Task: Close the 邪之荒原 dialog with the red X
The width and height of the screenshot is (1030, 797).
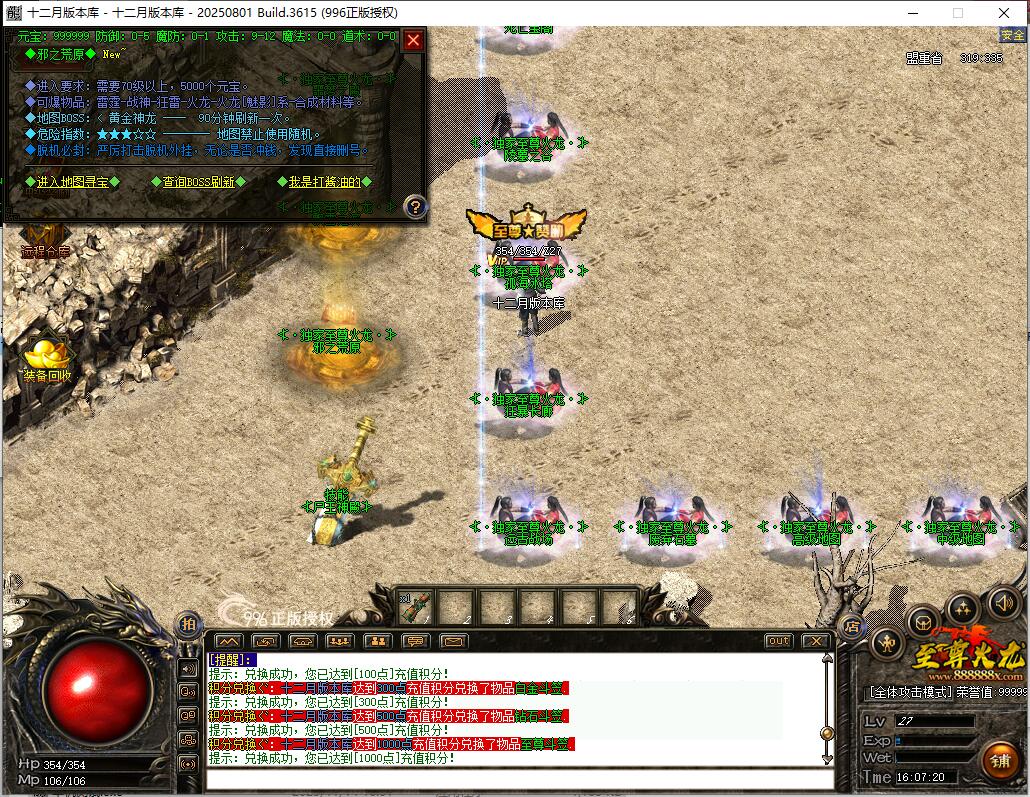Action: click(413, 41)
